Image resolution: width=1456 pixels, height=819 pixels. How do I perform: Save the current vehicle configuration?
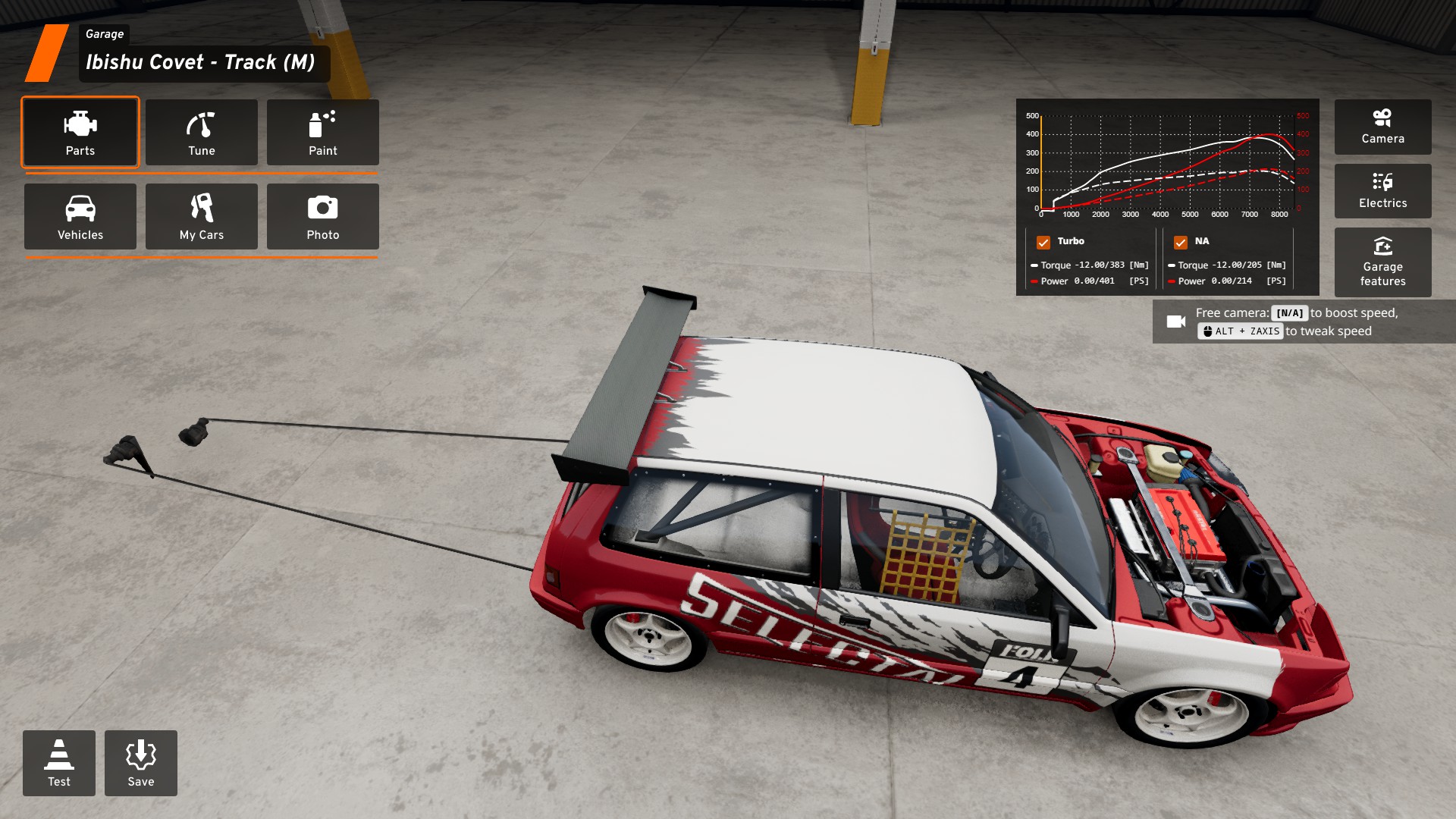click(141, 763)
